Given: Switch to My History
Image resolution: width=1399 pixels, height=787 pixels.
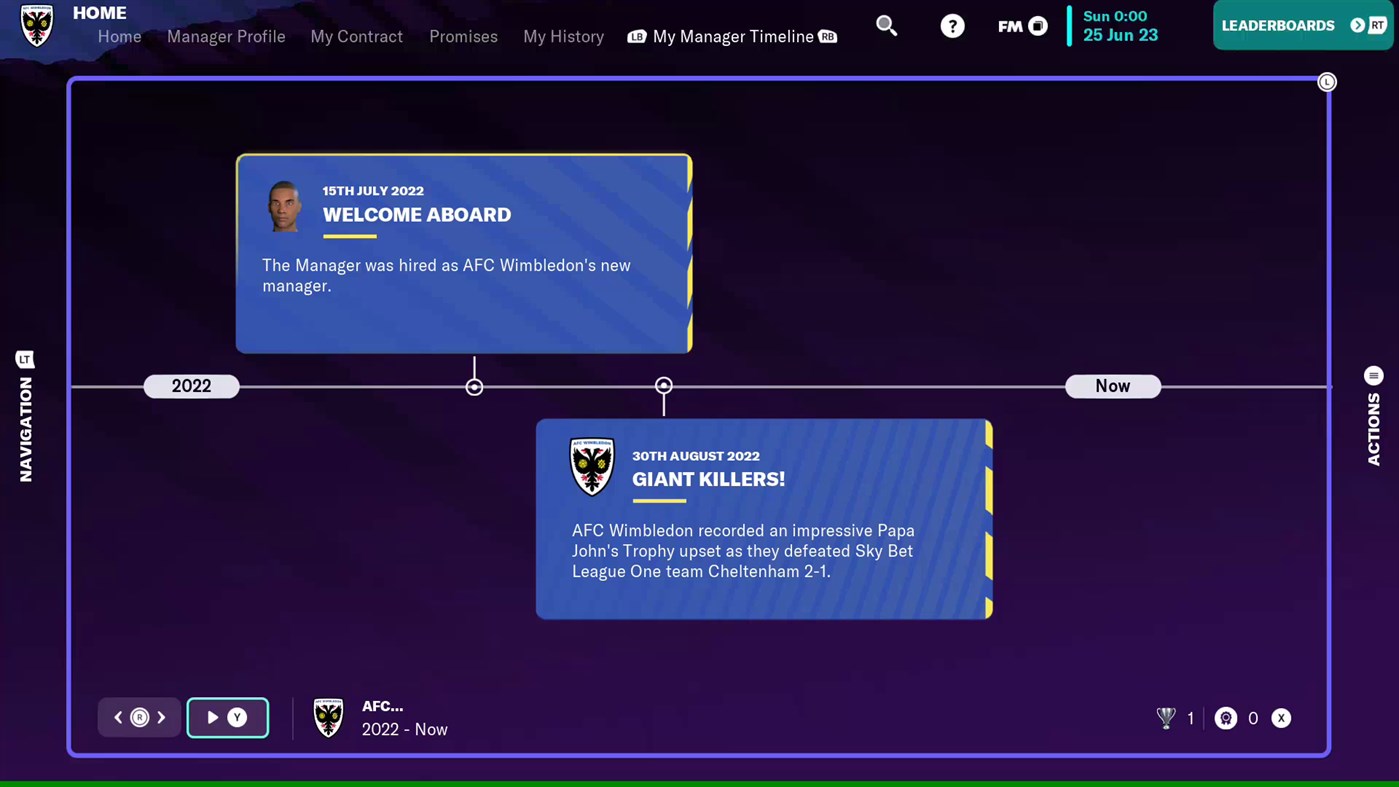Looking at the screenshot, I should (x=563, y=37).
